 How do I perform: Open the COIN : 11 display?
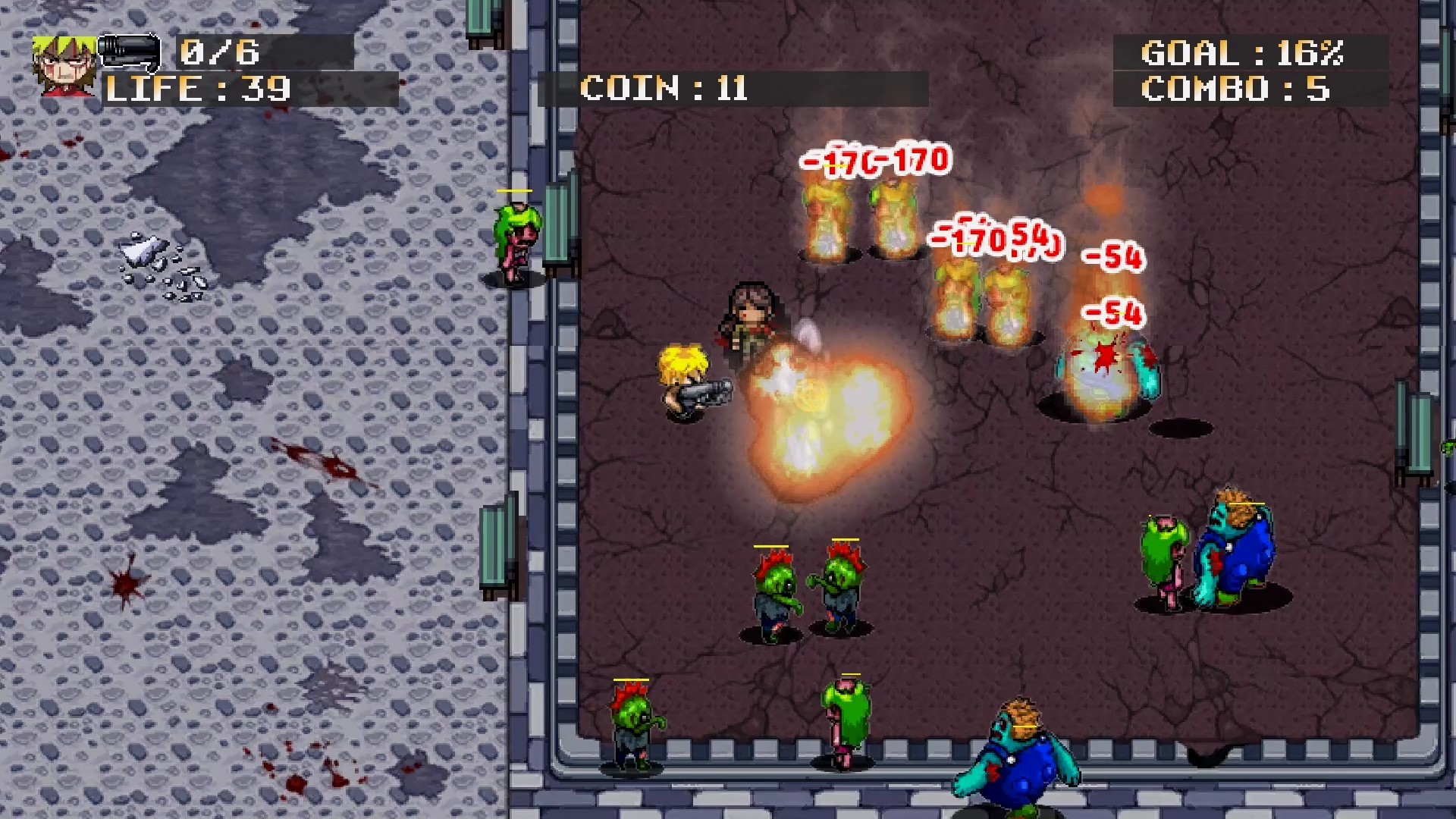tap(664, 89)
